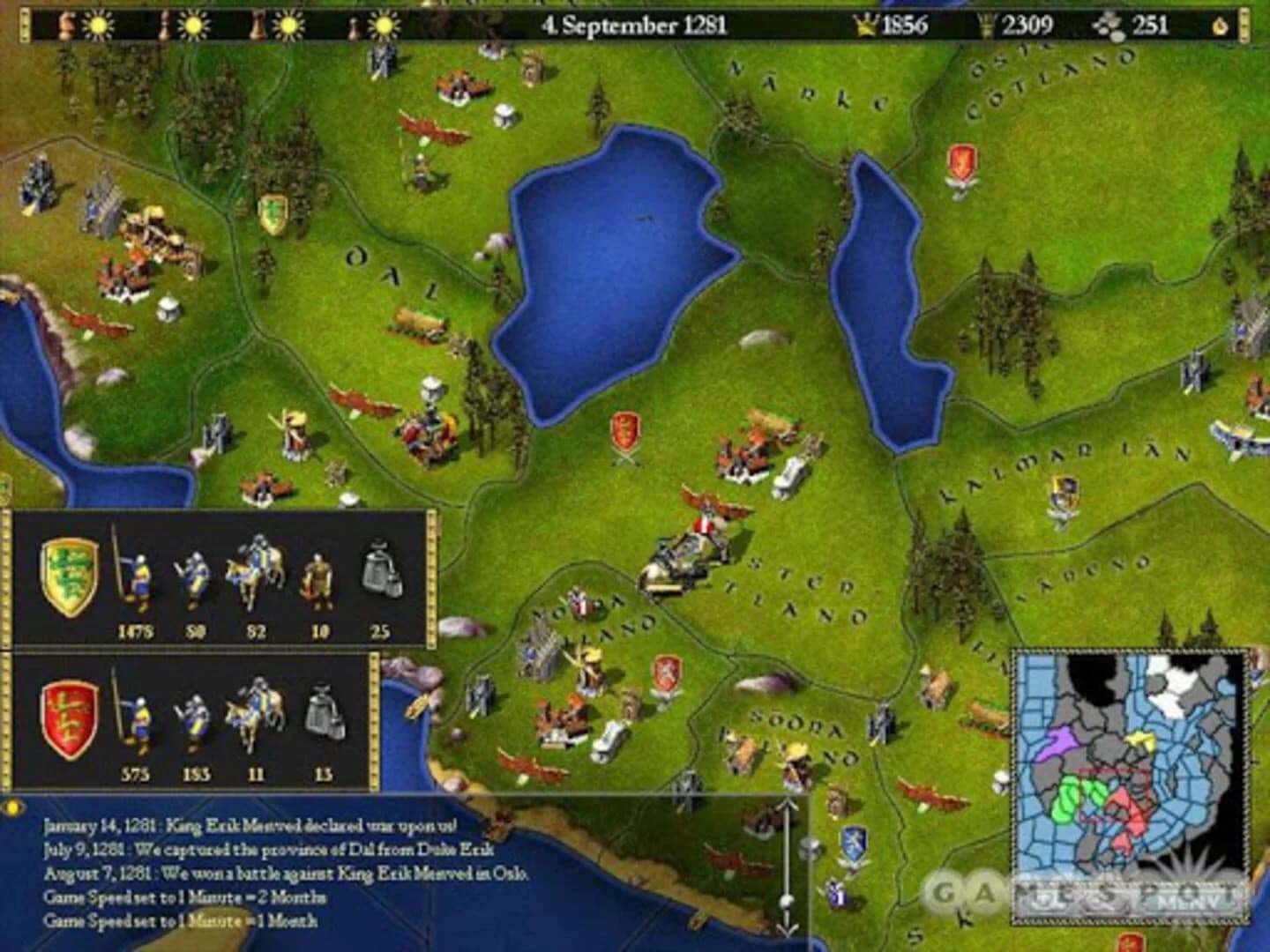Click the scrollbar handle beside the message log
This screenshot has width=1270, height=952.
(x=787, y=901)
